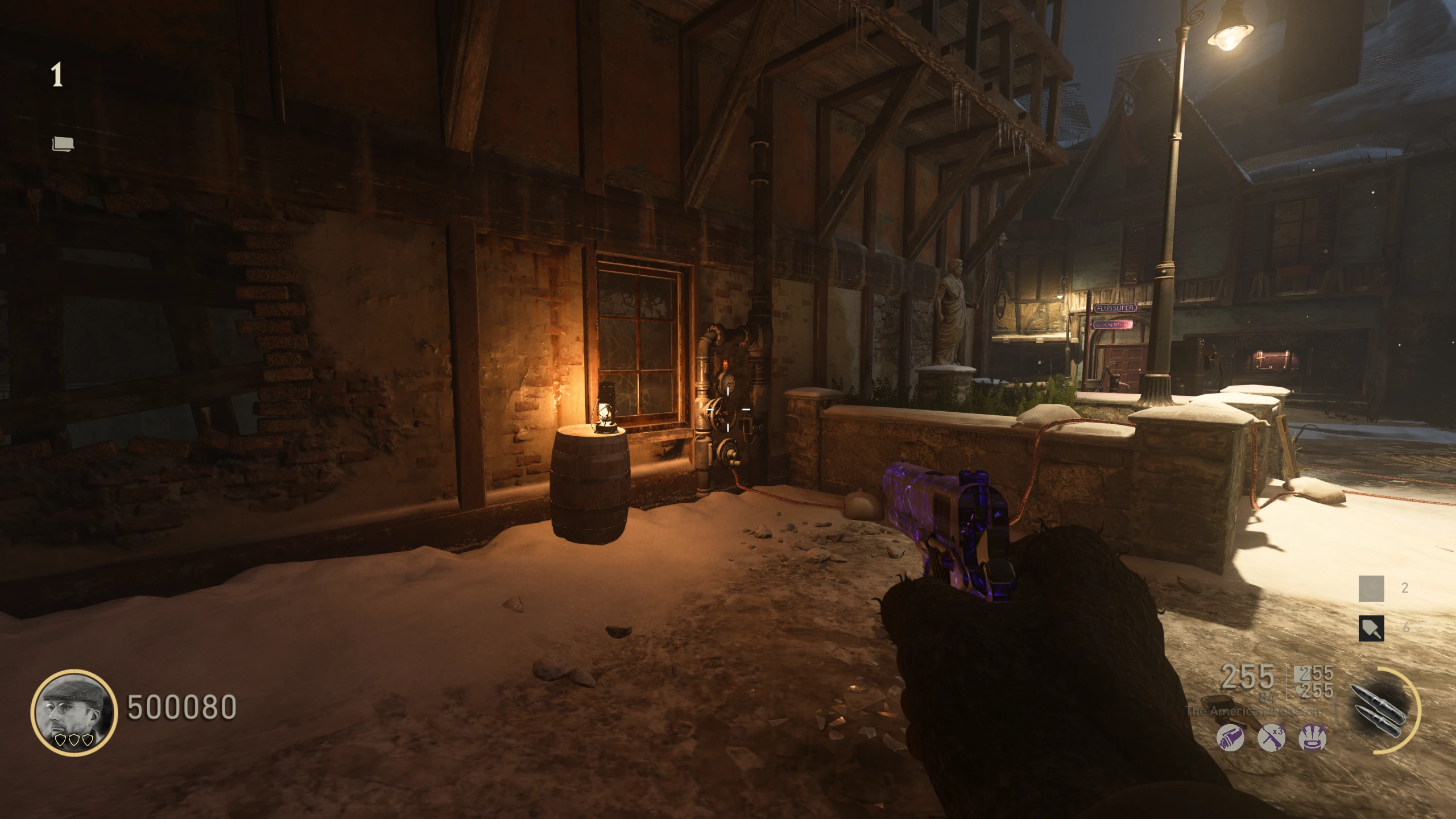Select the faded grey equipment slot

click(1371, 589)
